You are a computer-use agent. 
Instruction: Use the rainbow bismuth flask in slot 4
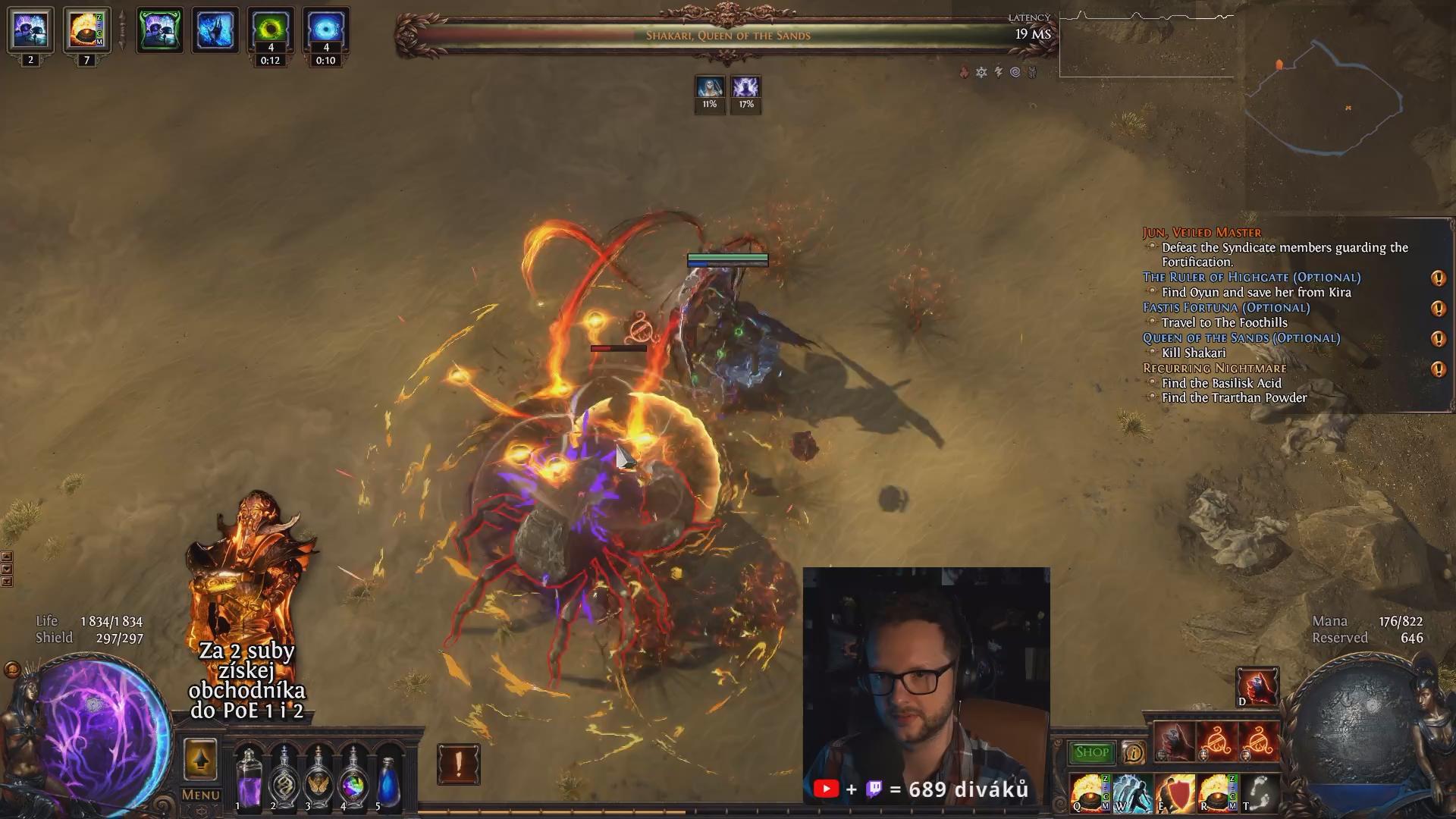tap(353, 777)
